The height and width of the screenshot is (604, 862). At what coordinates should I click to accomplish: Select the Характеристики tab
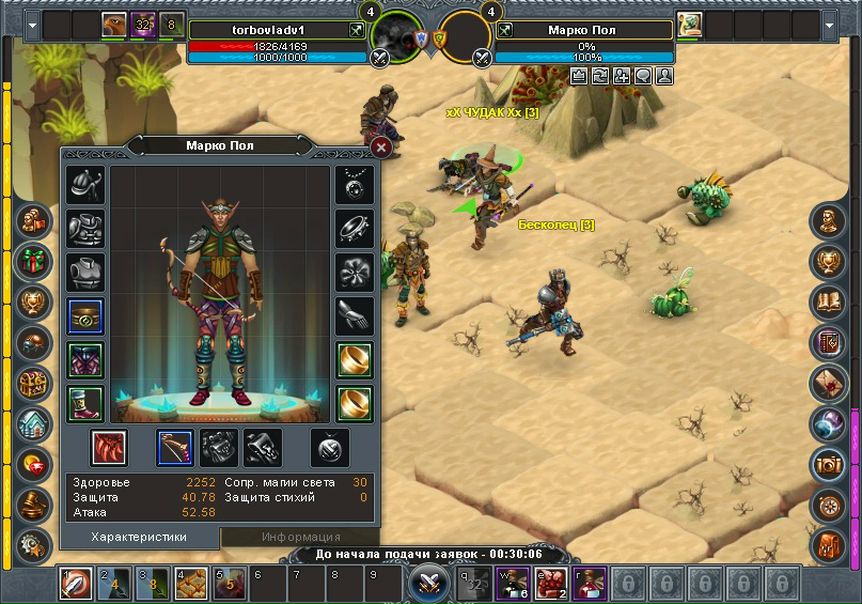coord(139,537)
